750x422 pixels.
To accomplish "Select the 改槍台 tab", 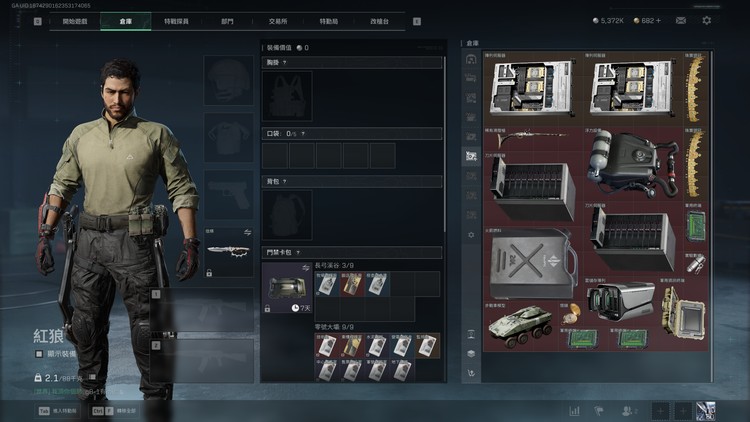I will [x=381, y=21].
